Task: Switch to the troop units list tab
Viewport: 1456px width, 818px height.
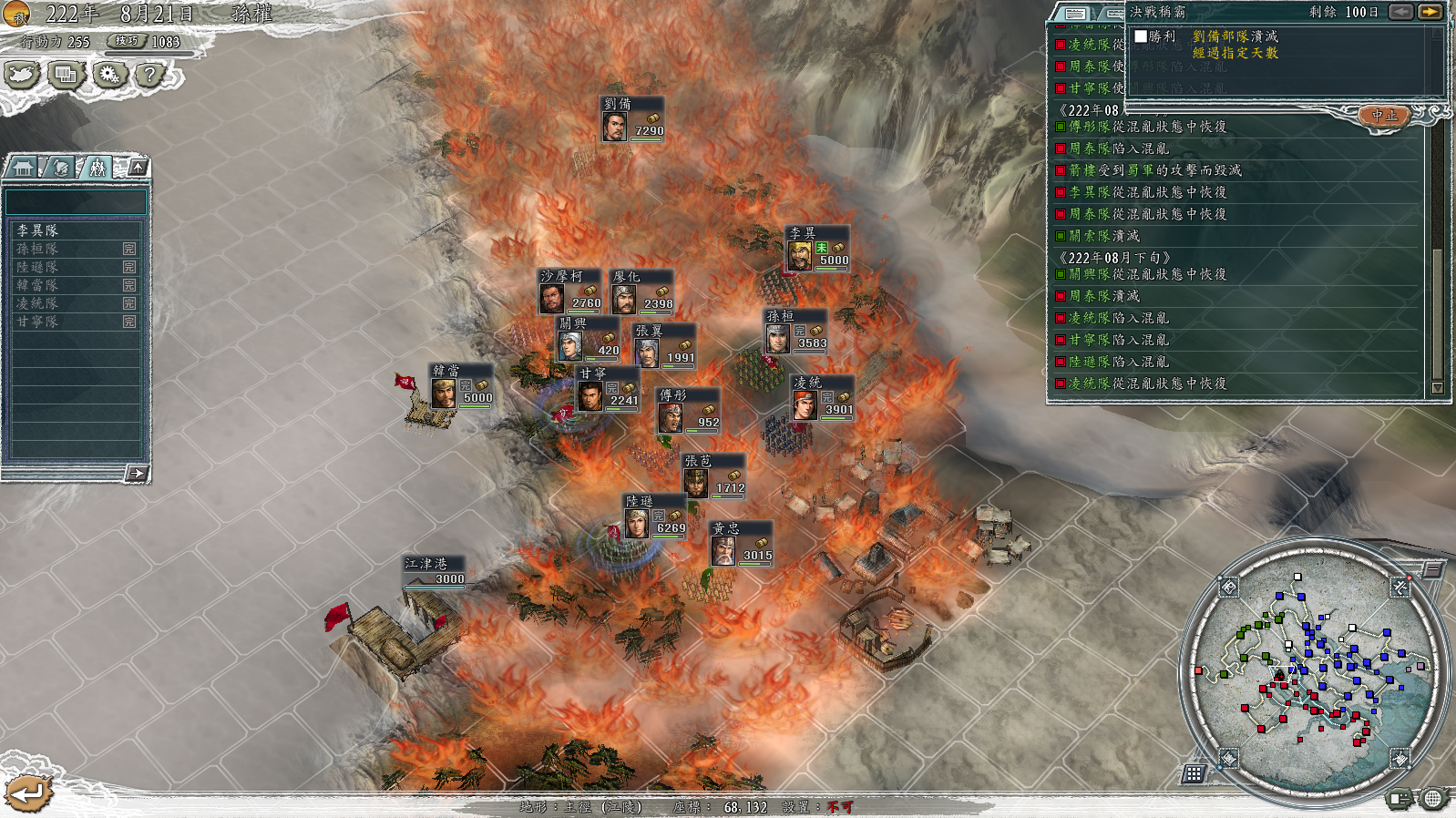Action: coord(96,168)
